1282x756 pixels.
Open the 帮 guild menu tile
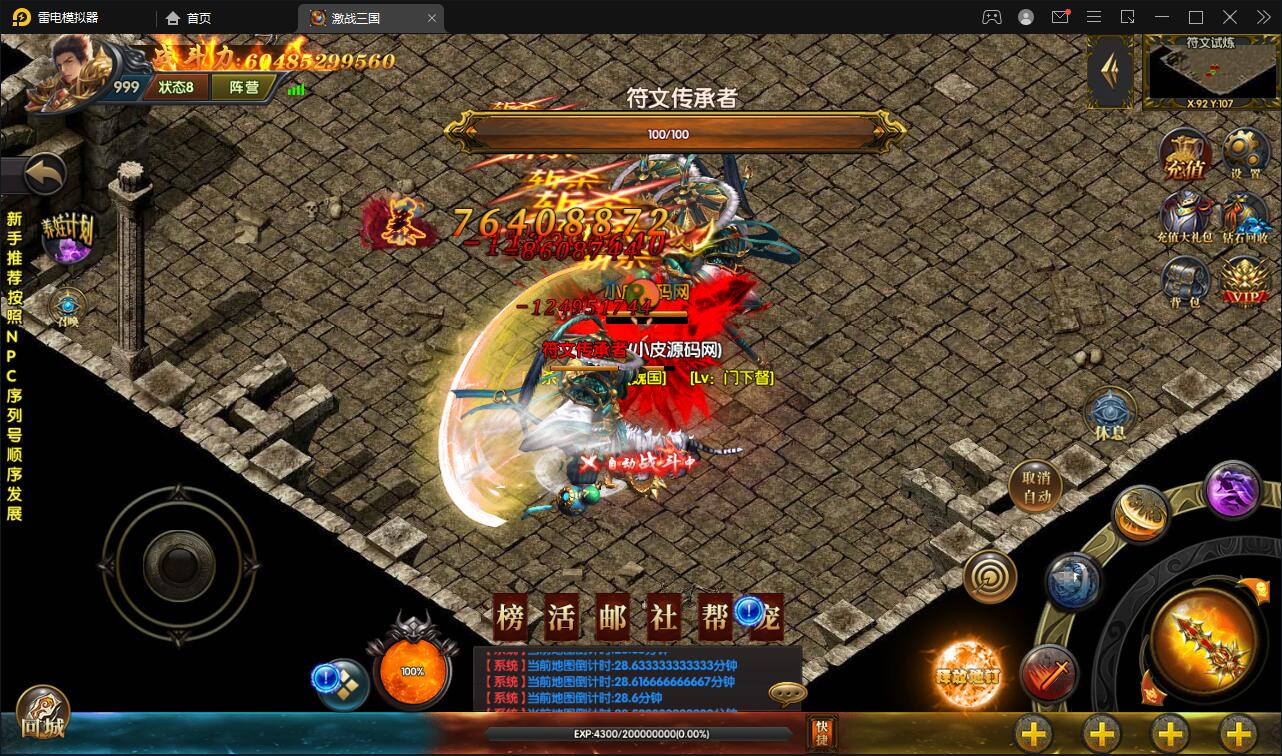[714, 617]
